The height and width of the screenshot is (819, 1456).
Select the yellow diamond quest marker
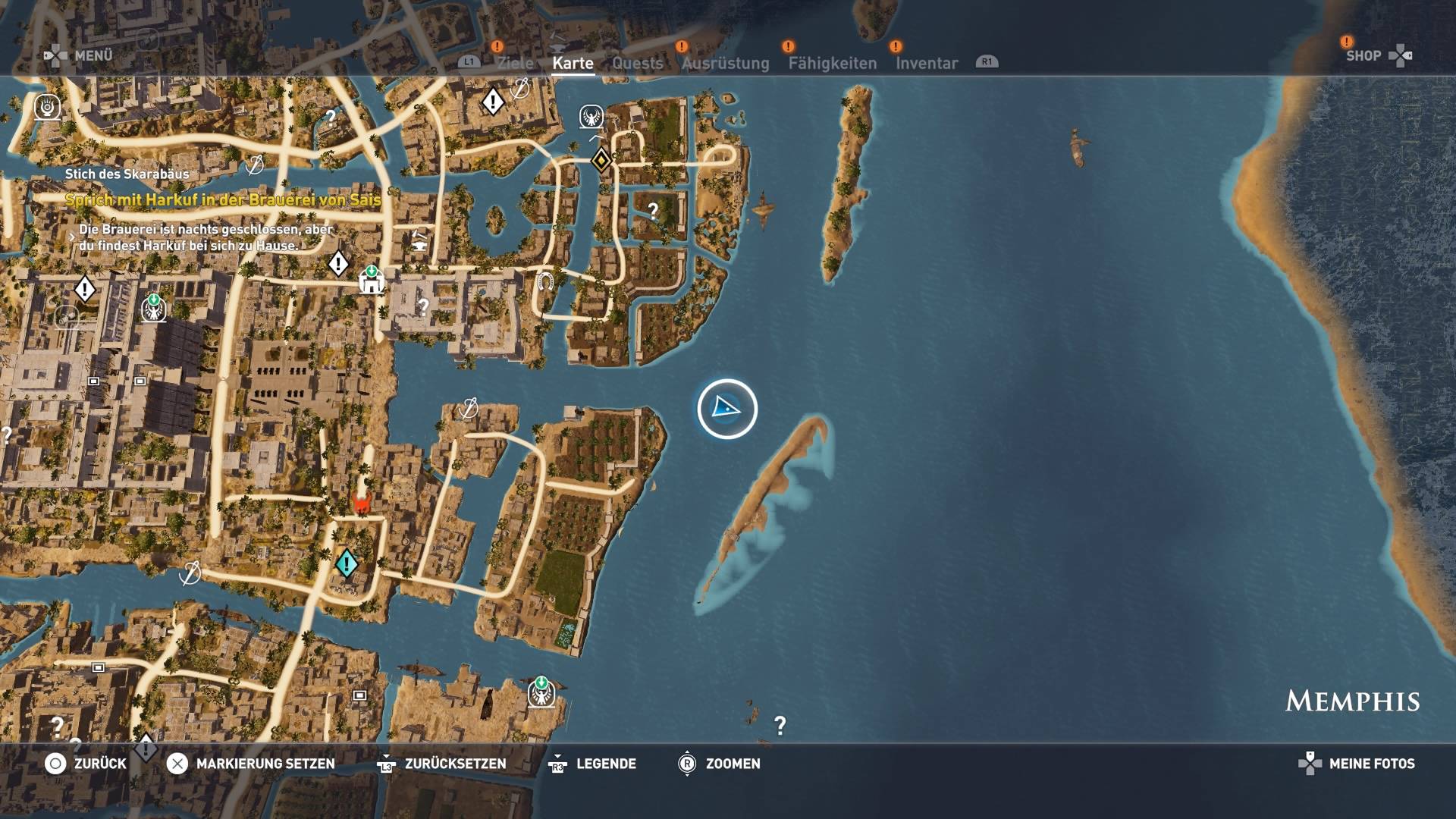click(x=601, y=160)
